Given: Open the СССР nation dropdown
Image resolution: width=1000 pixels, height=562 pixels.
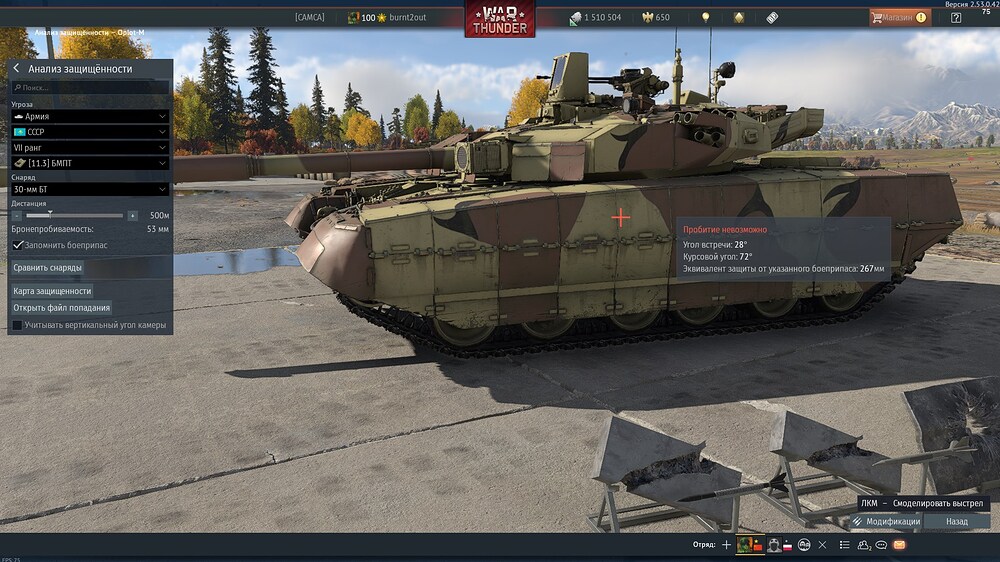Looking at the screenshot, I should pyautogui.click(x=89, y=132).
